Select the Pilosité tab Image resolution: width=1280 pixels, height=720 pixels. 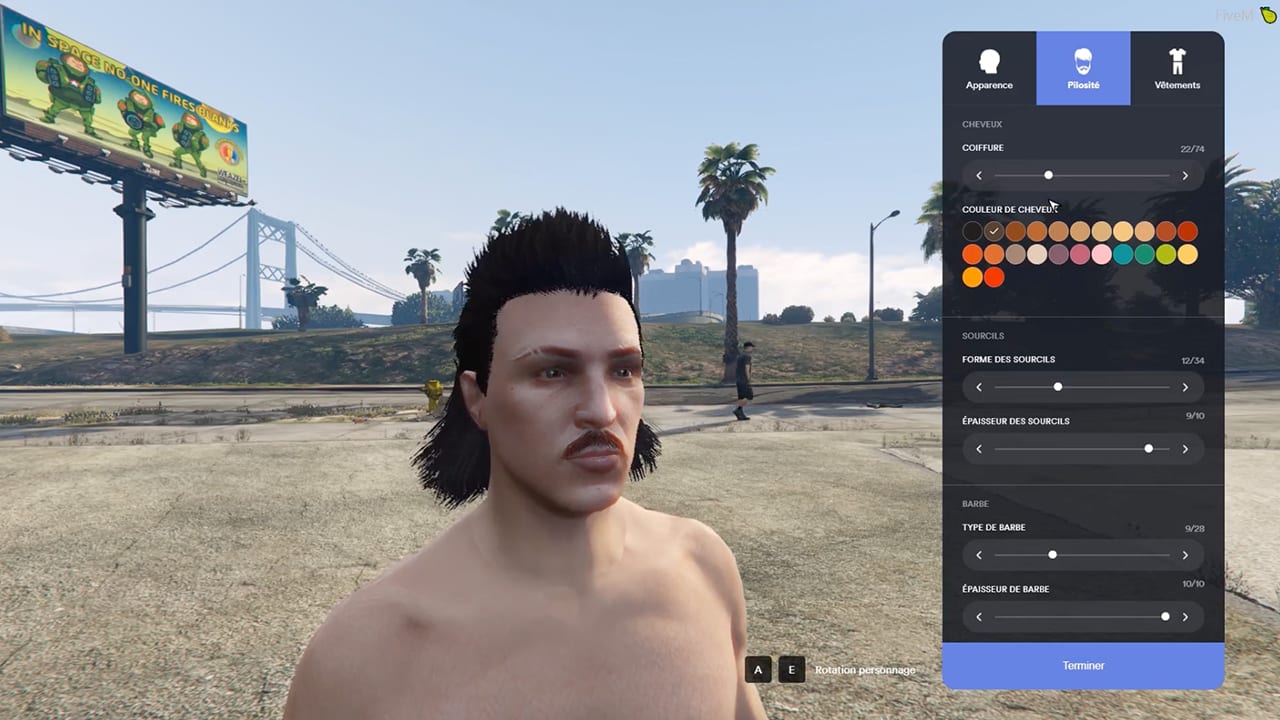tap(1083, 68)
